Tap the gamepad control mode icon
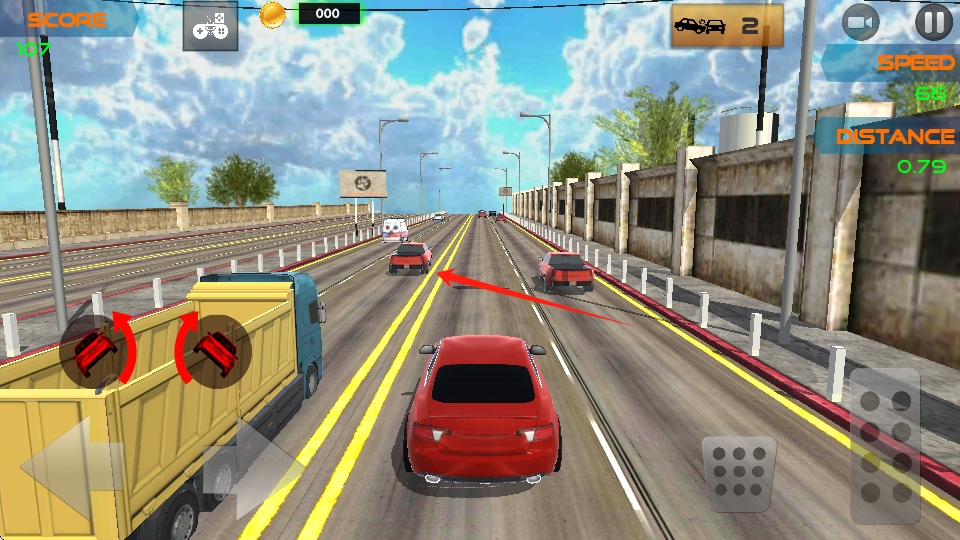Image resolution: width=960 pixels, height=540 pixels. [210, 26]
